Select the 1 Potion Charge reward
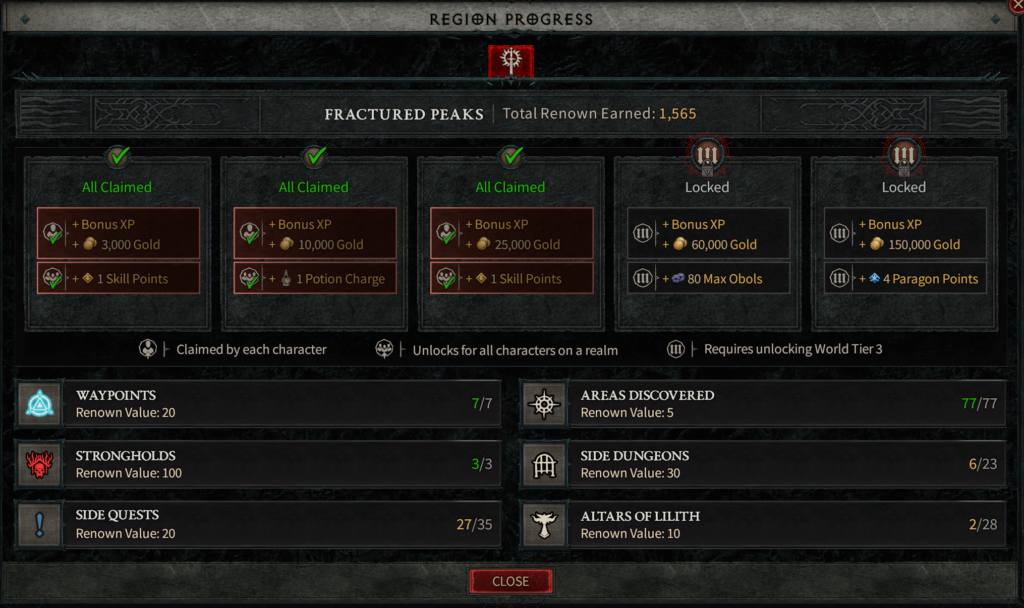 (315, 279)
